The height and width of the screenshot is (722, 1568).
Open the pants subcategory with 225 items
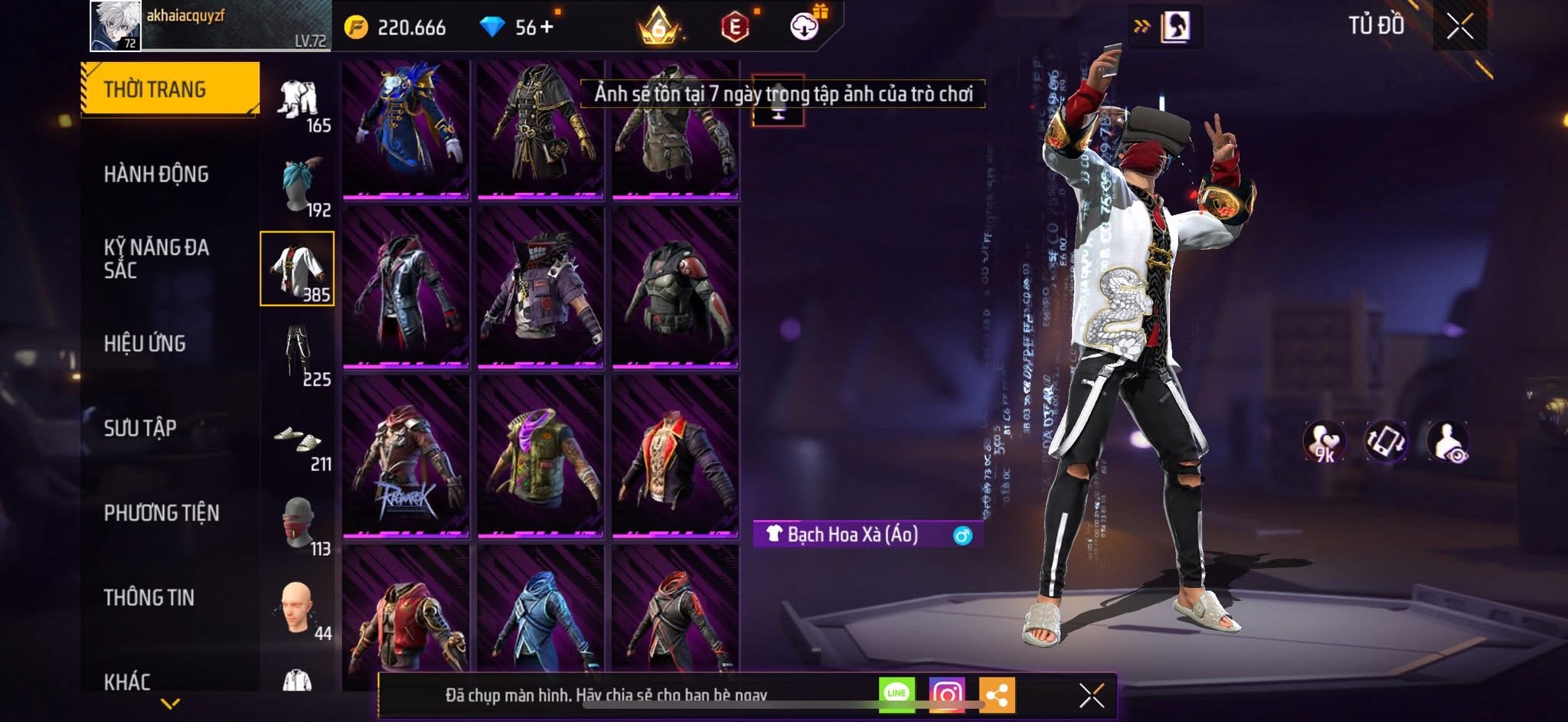point(299,354)
